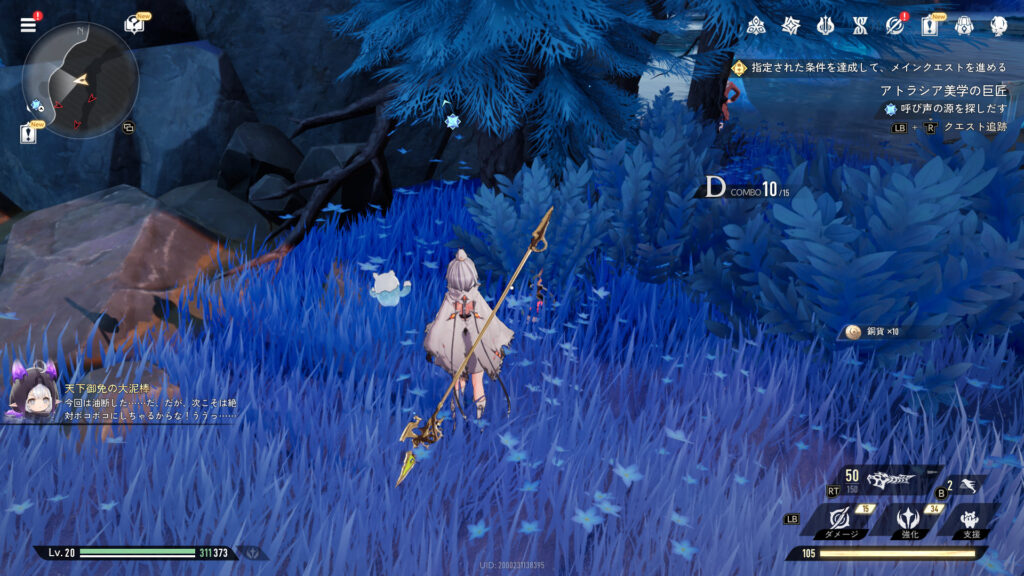Trigger the beast-skull ultimate skill icon

pyautogui.click(x=891, y=479)
